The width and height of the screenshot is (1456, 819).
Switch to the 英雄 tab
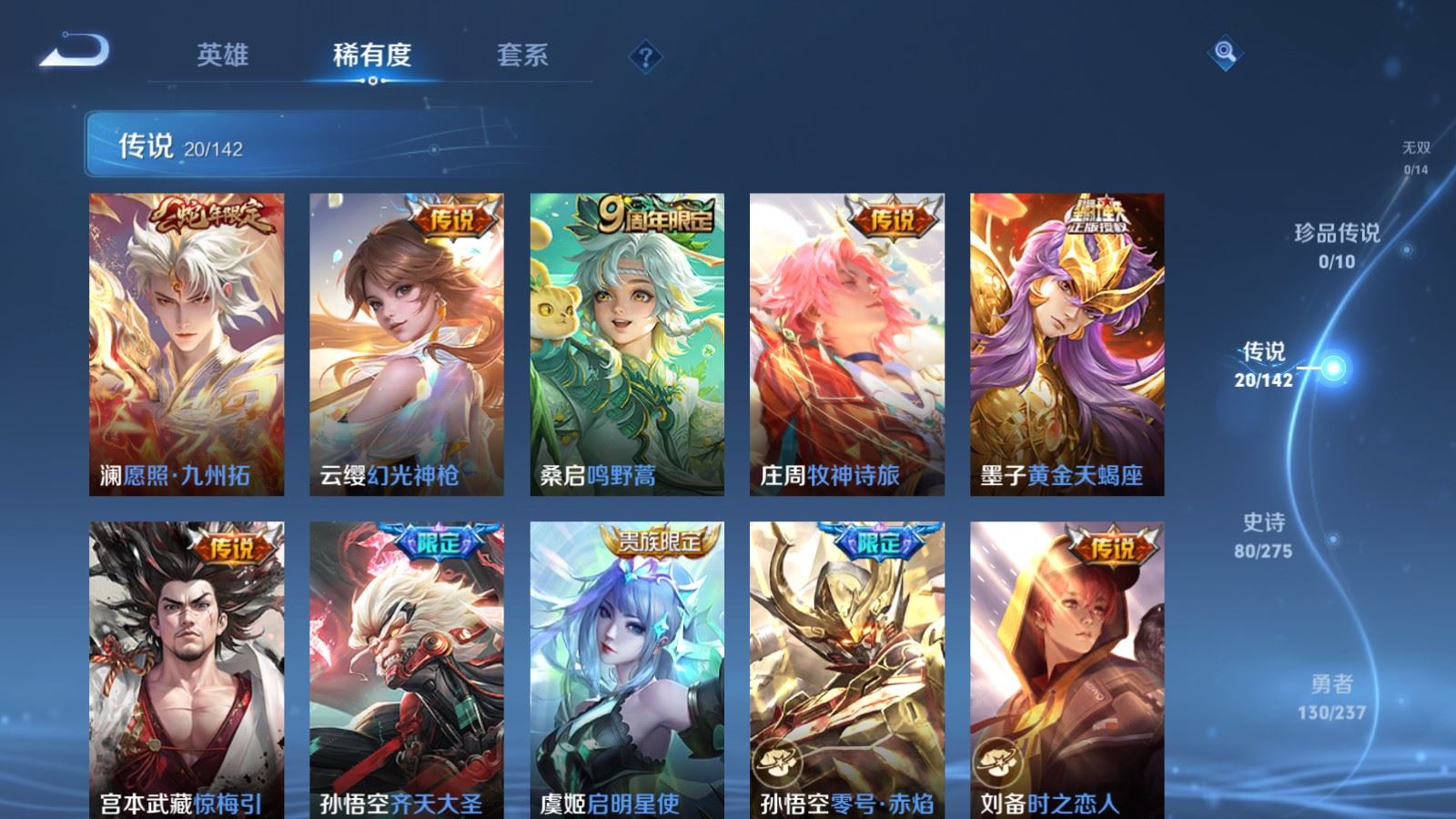coord(224,55)
